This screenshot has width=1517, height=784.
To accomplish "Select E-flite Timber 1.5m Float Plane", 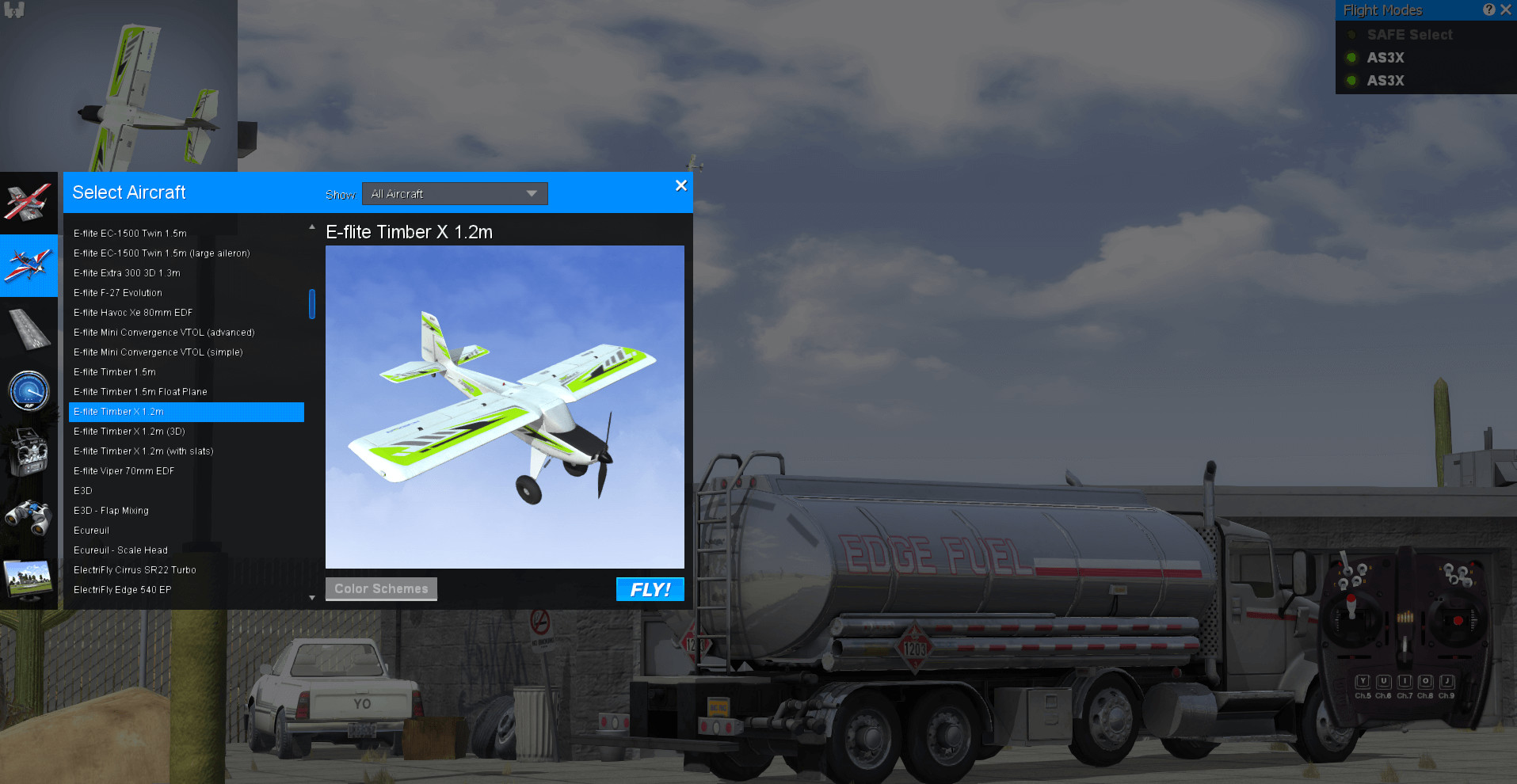I will [139, 391].
